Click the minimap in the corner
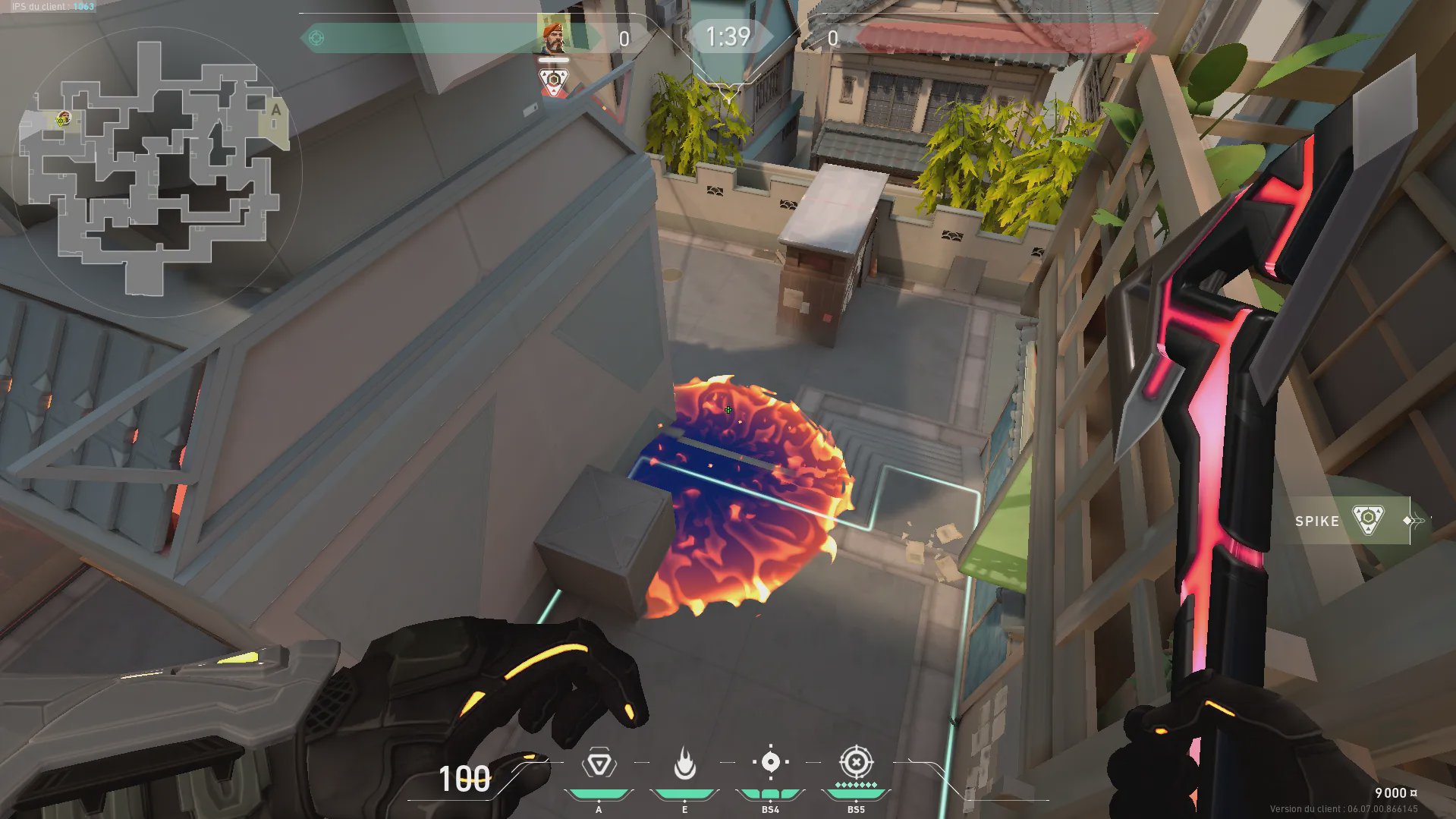 pos(156,169)
